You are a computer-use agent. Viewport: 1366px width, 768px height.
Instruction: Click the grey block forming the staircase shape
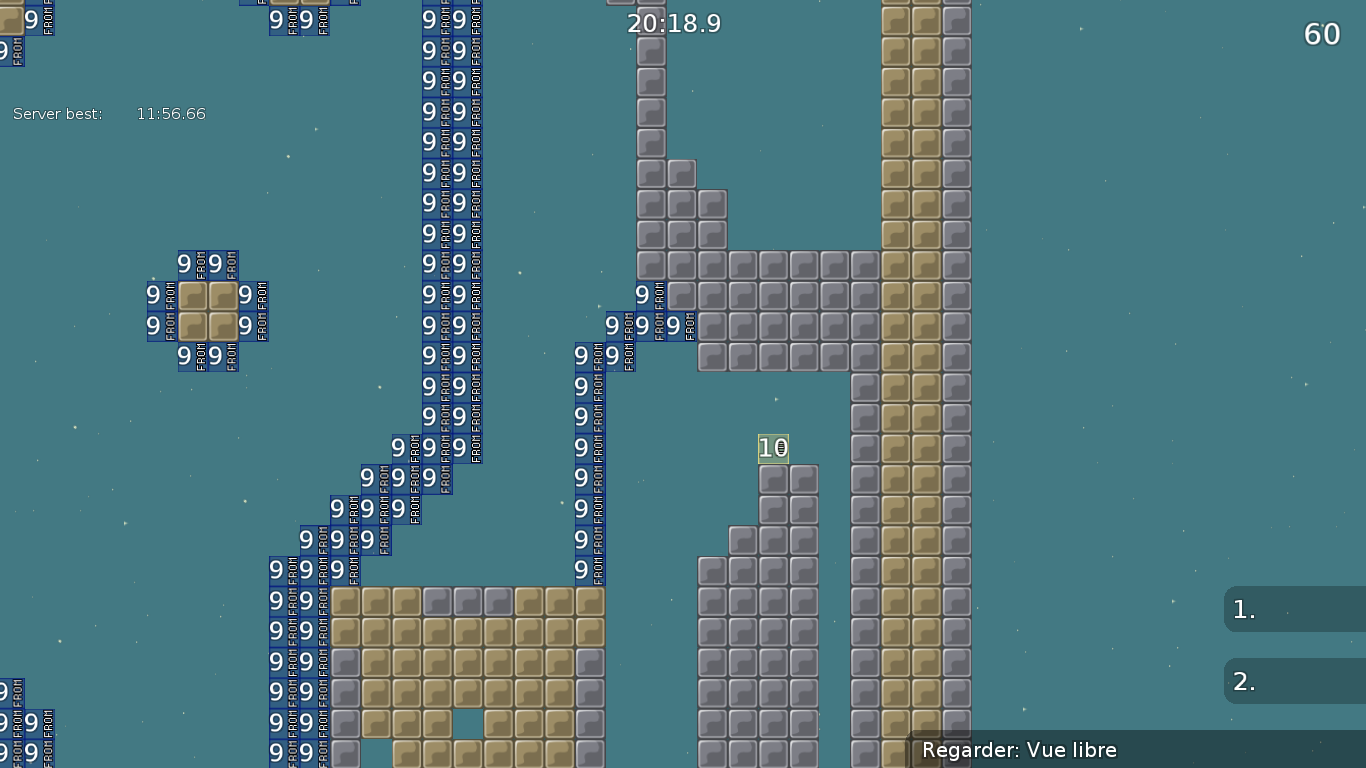click(681, 172)
